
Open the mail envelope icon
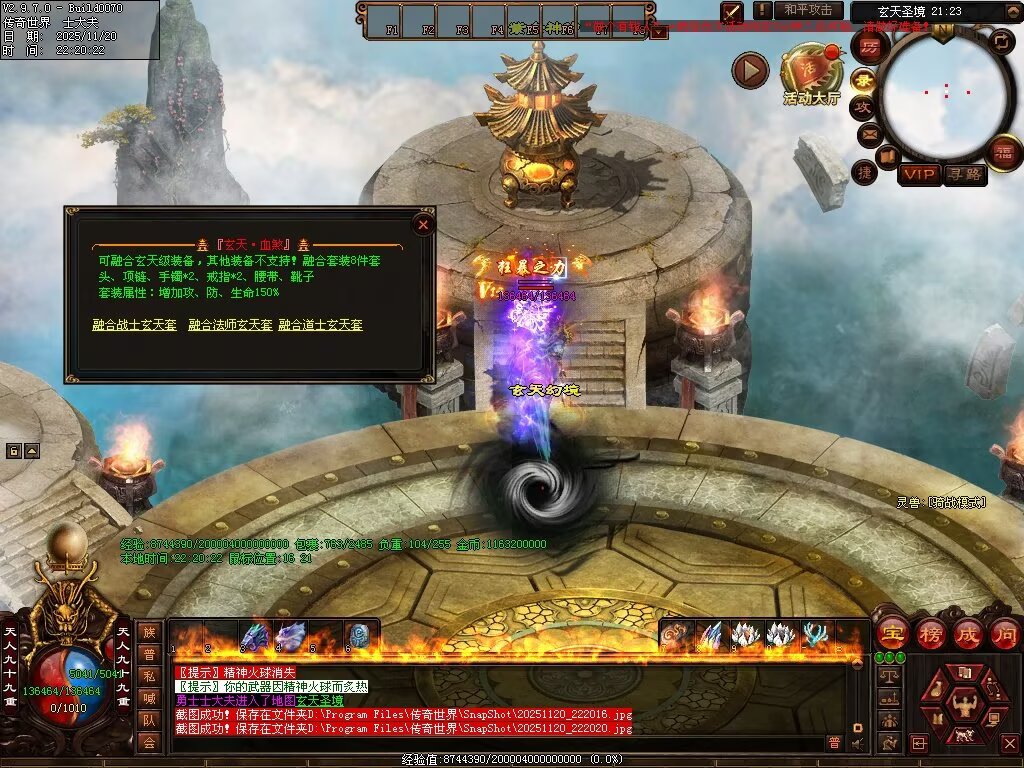pyautogui.click(x=868, y=132)
